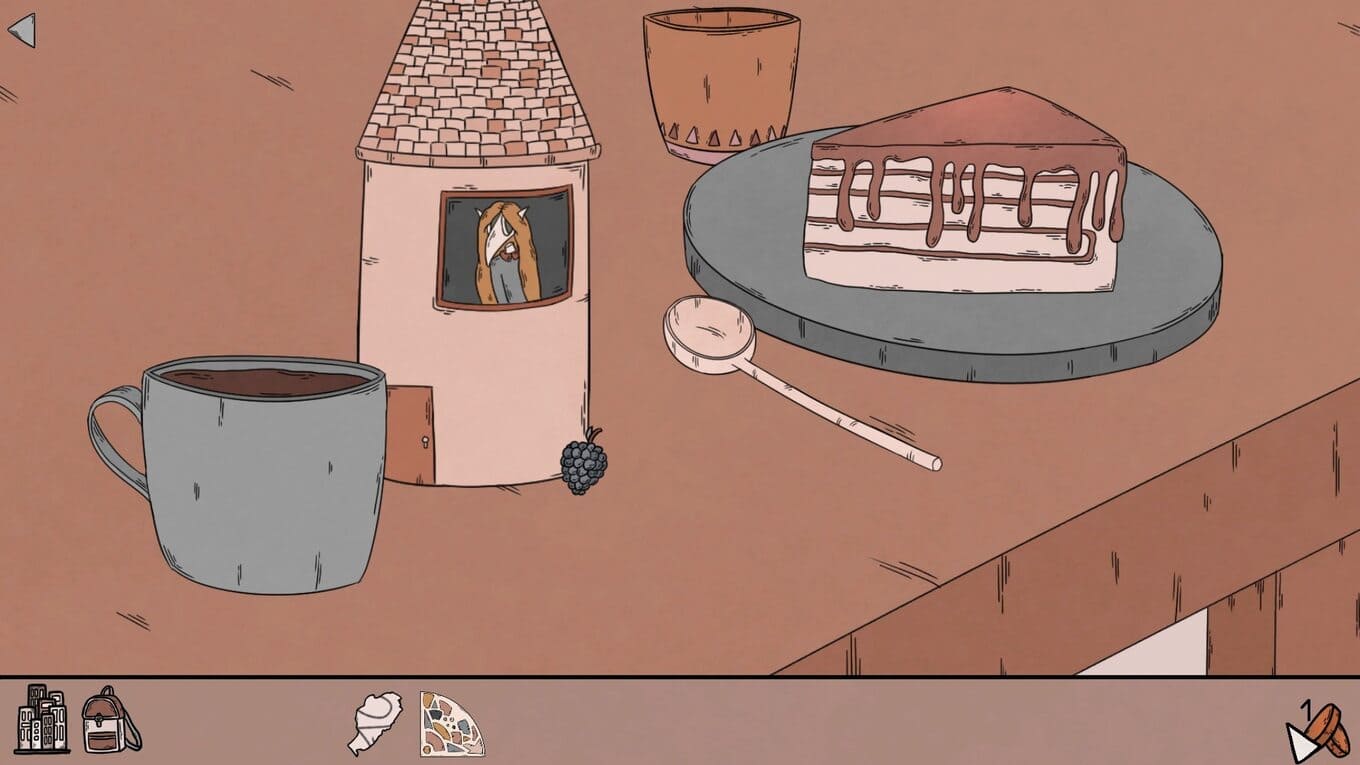Go back with the top-left arrow
The image size is (1360, 765).
pyautogui.click(x=22, y=30)
